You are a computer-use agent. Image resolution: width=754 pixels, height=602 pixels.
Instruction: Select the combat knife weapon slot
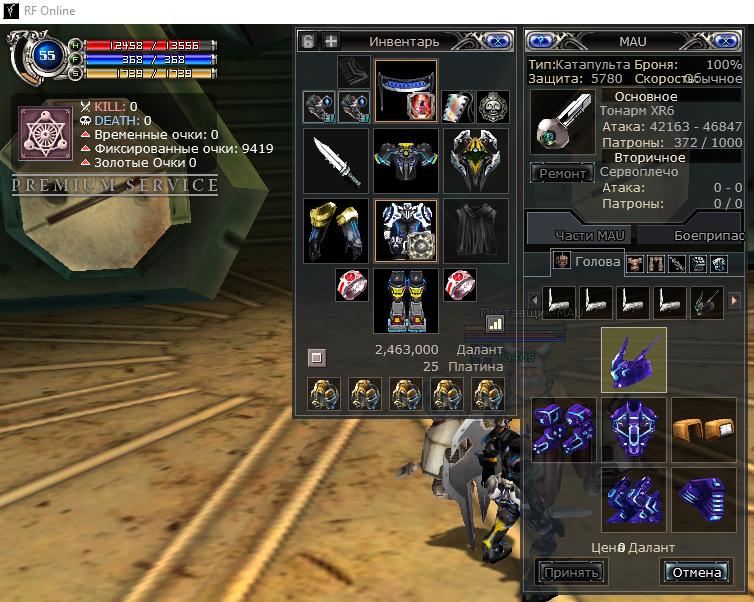click(x=336, y=160)
